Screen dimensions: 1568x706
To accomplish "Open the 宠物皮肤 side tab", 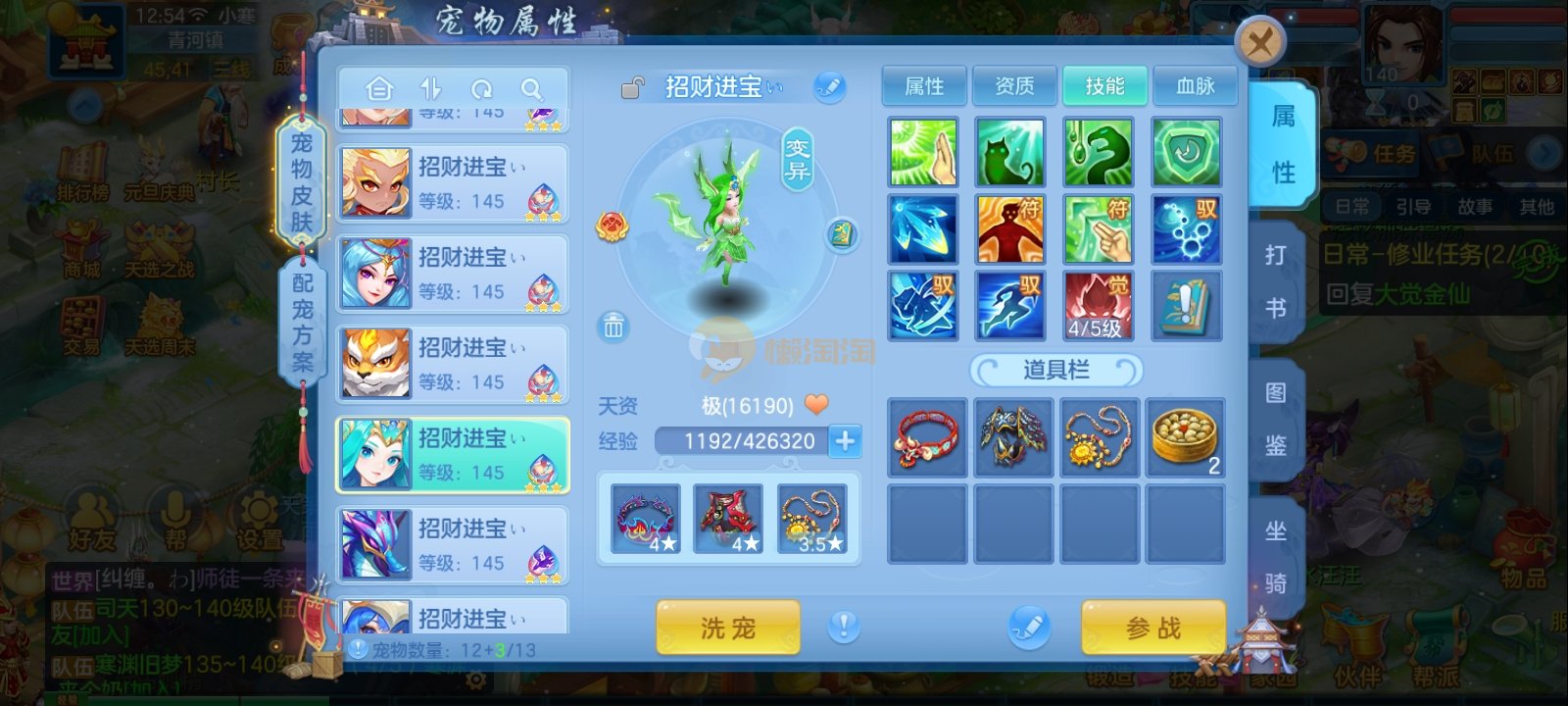I will click(302, 182).
